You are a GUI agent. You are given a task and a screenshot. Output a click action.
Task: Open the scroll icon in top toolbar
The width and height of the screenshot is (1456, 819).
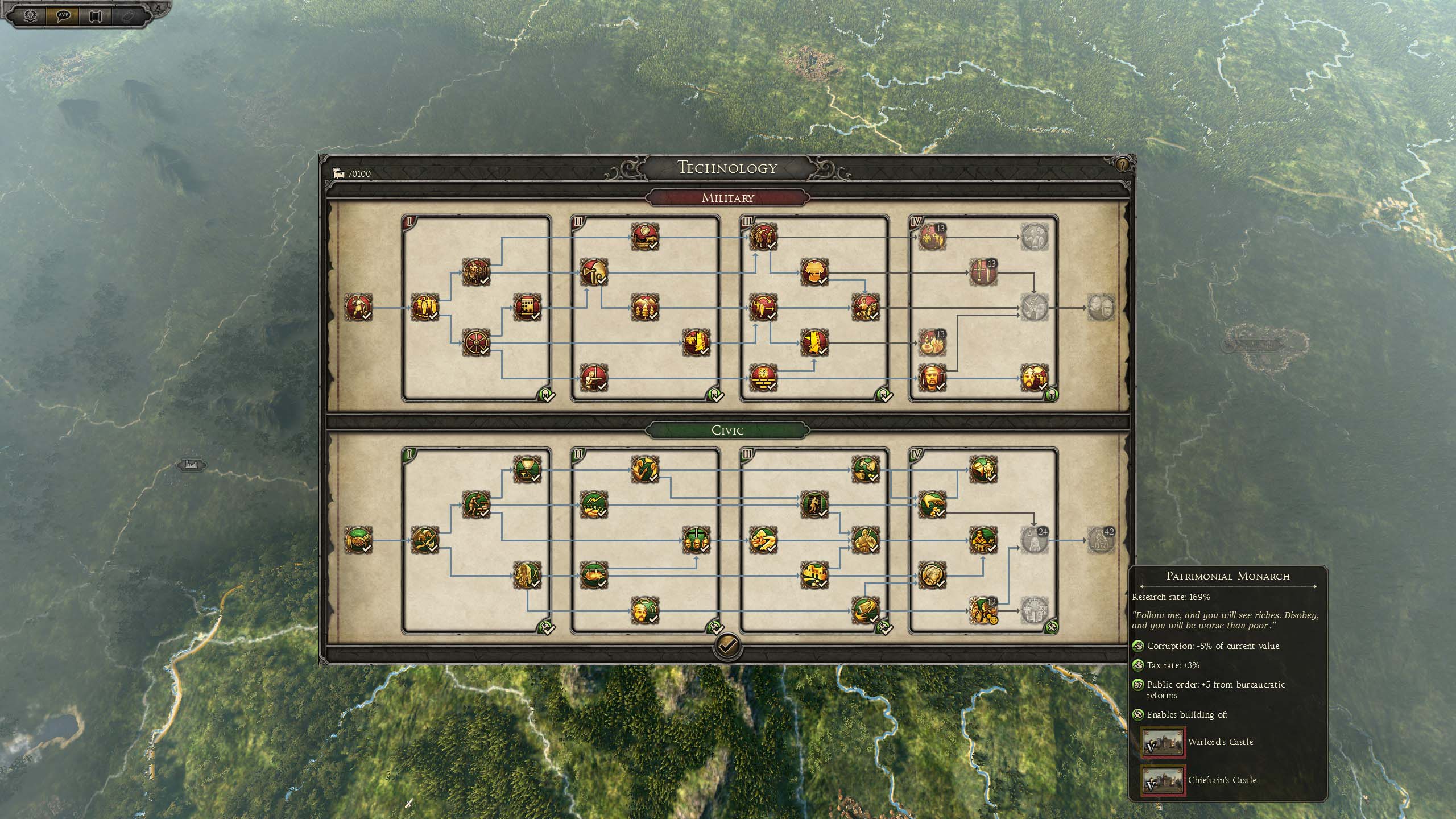coord(95,15)
